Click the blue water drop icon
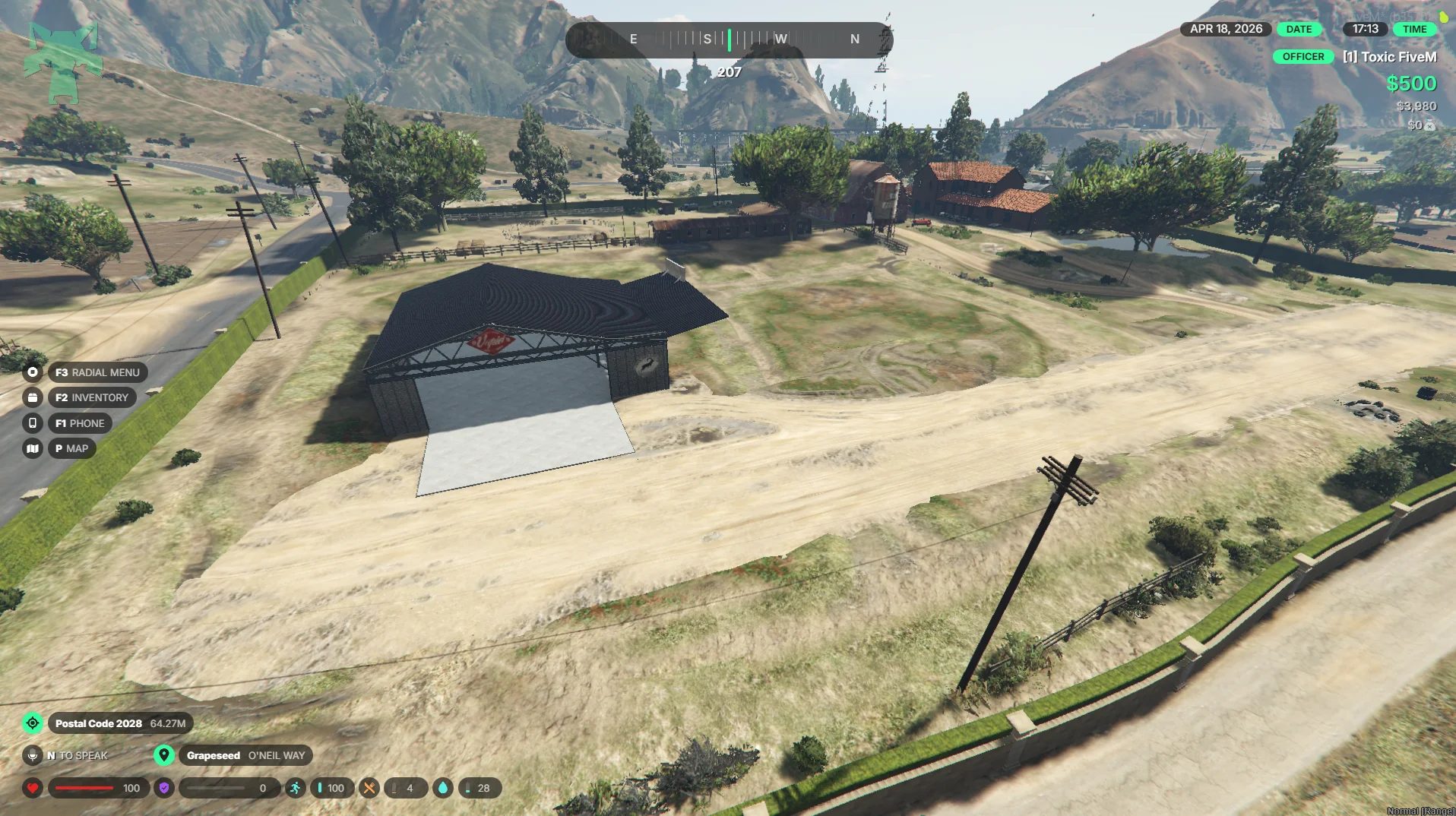This screenshot has height=816, width=1456. (x=443, y=788)
